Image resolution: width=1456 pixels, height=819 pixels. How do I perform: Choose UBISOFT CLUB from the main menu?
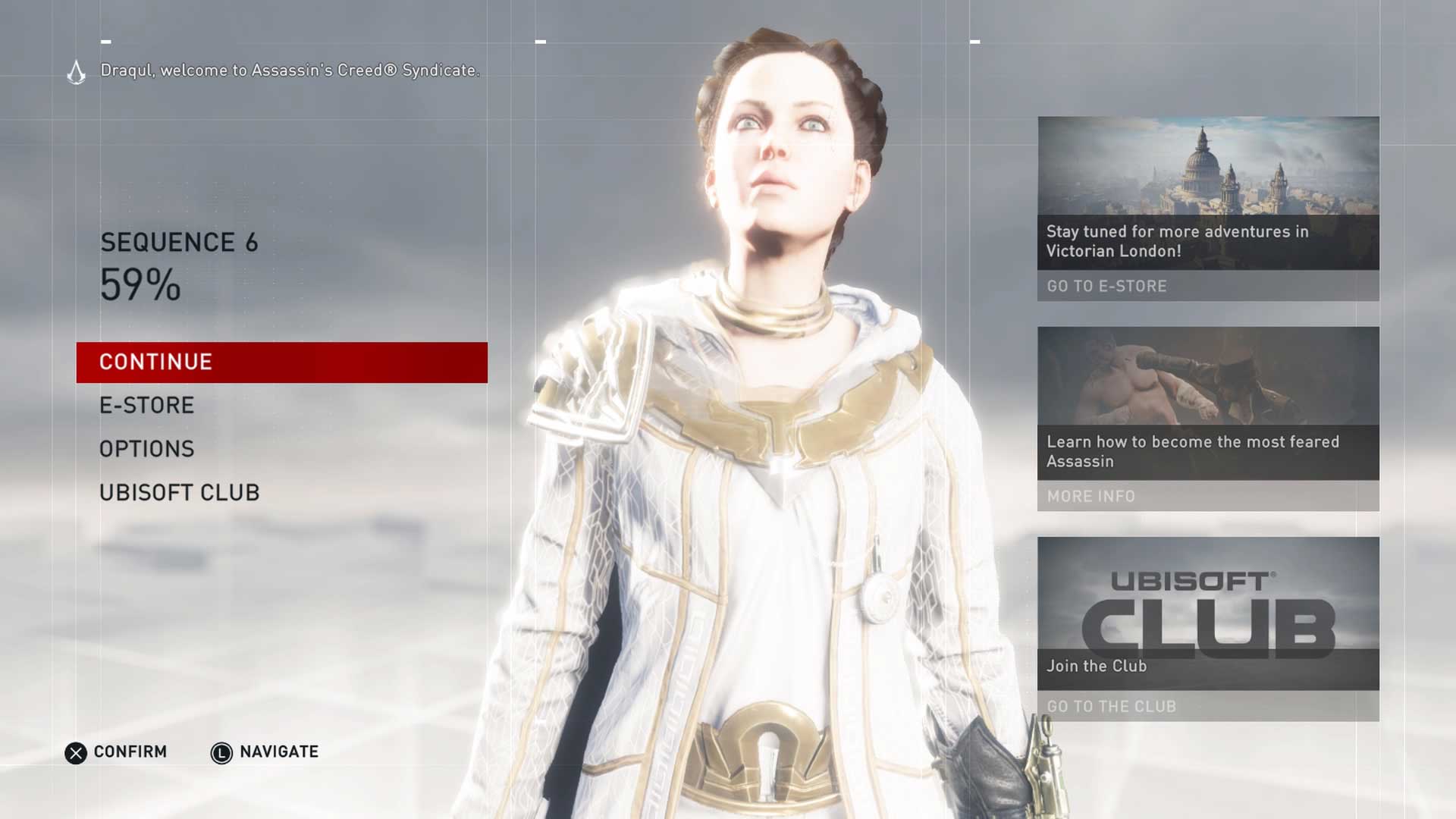point(180,493)
